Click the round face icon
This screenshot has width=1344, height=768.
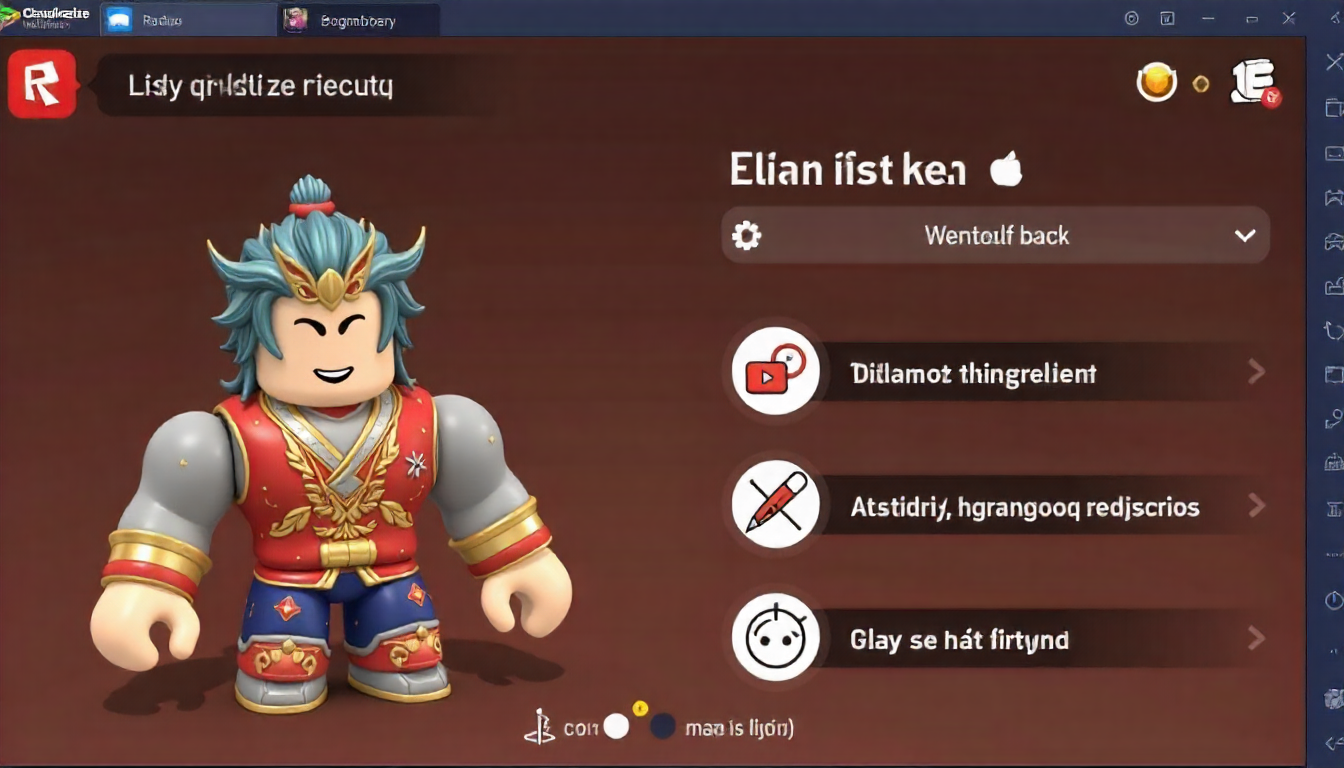(775, 637)
